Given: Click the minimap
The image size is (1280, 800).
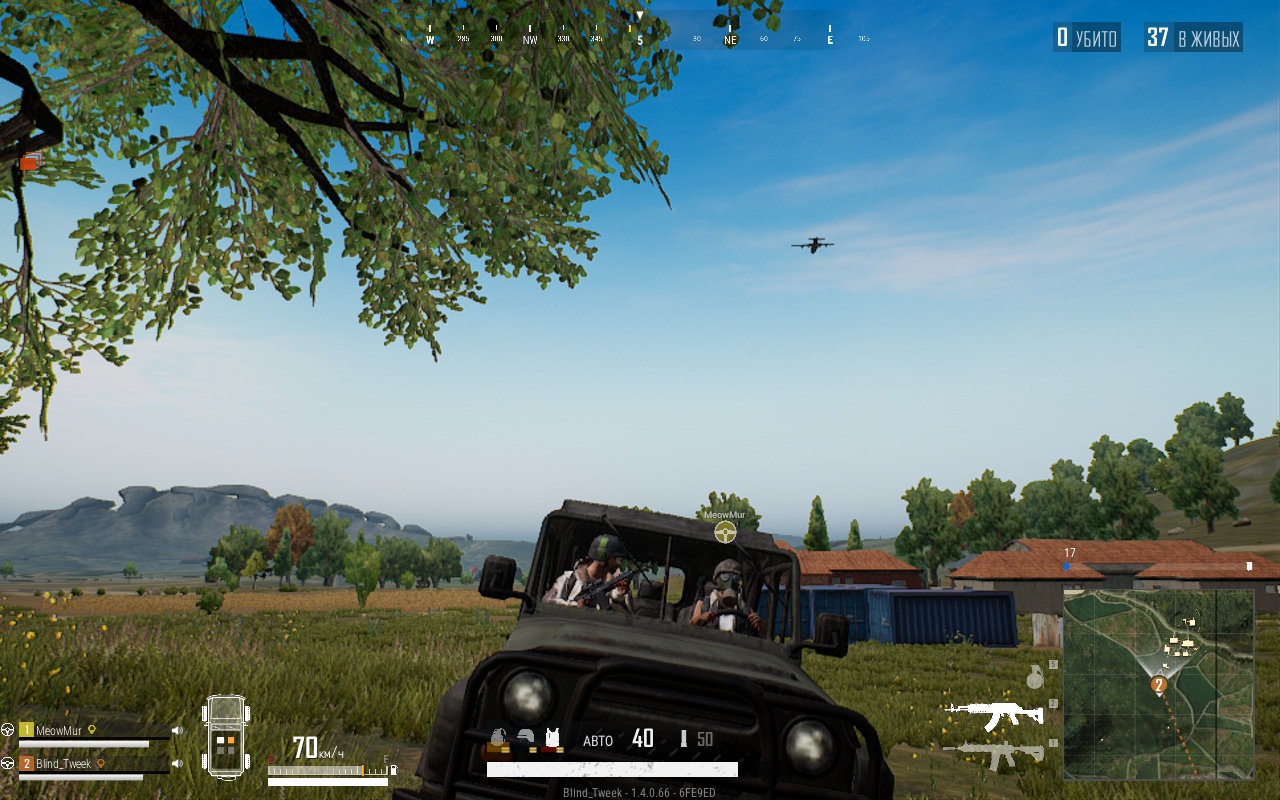Looking at the screenshot, I should 1158,684.
